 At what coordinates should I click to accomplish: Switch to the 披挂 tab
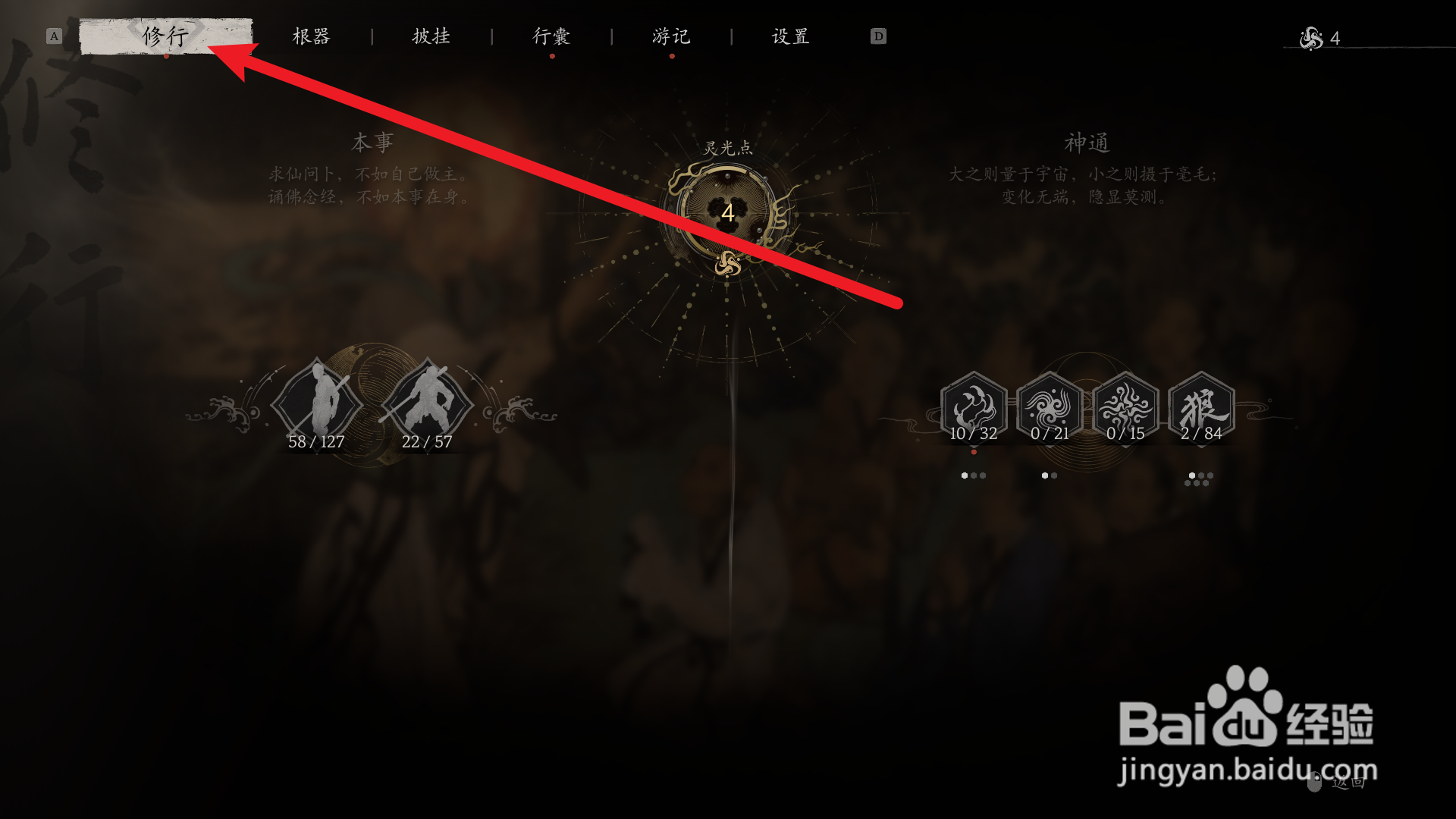432,36
